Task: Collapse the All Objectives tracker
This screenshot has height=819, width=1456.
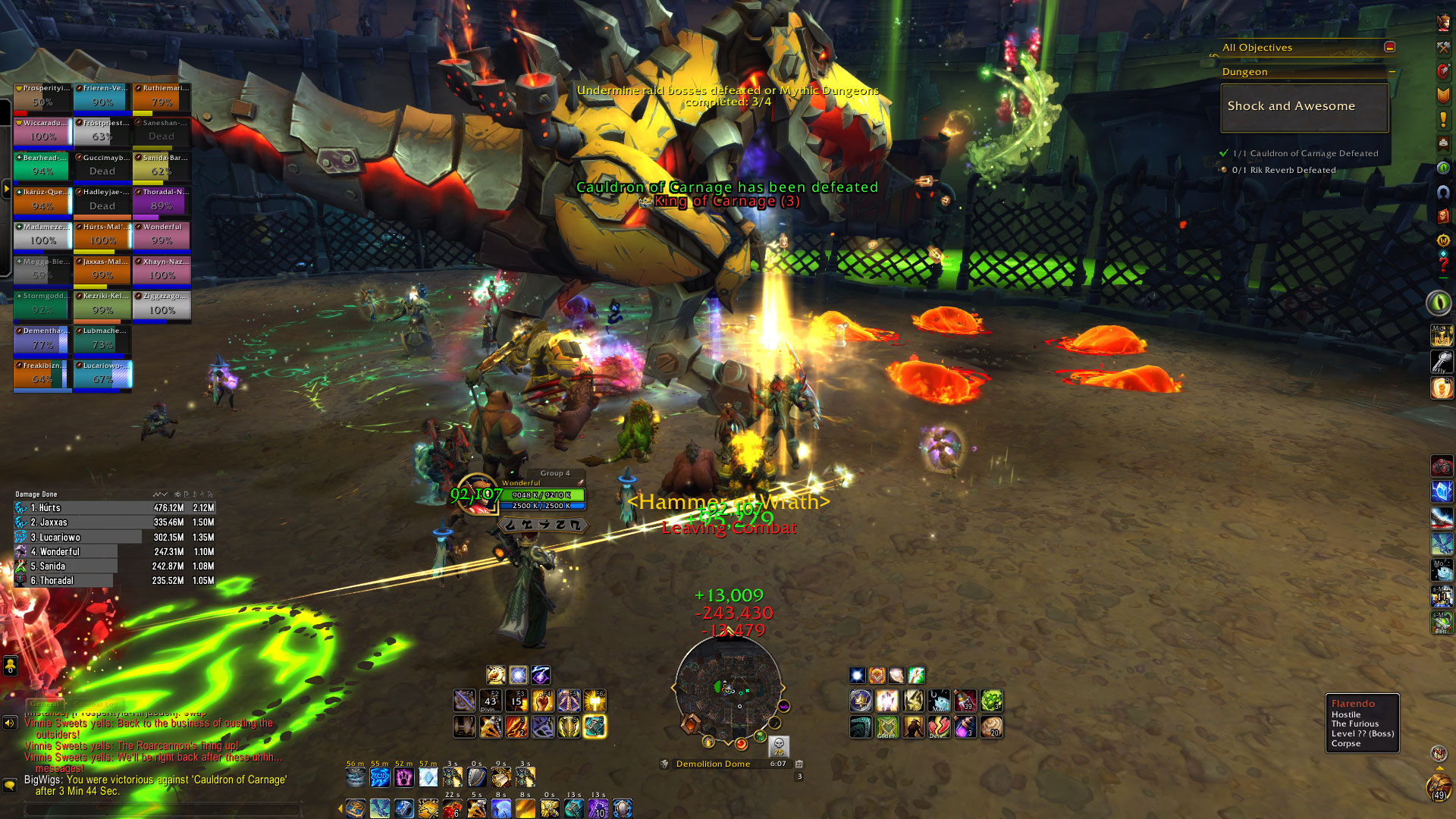Action: coord(1389,47)
